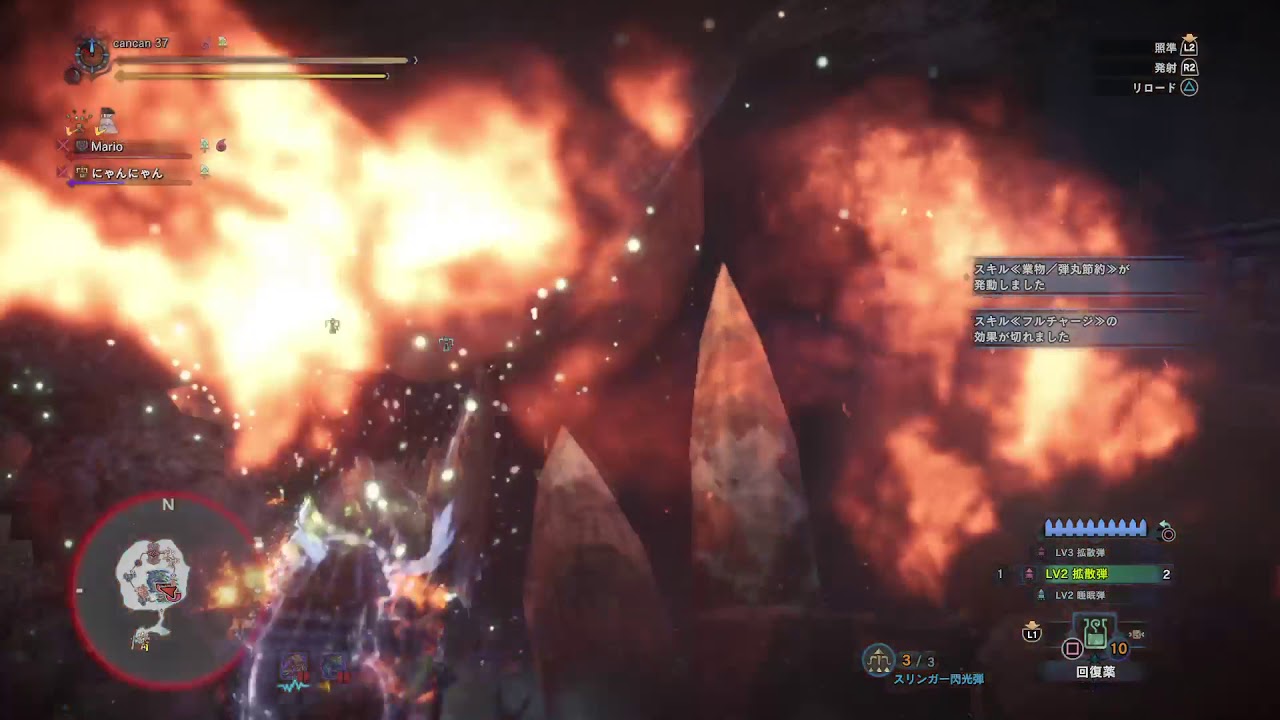Select party member にゃんにゃん
The height and width of the screenshot is (720, 1280).
(x=125, y=173)
